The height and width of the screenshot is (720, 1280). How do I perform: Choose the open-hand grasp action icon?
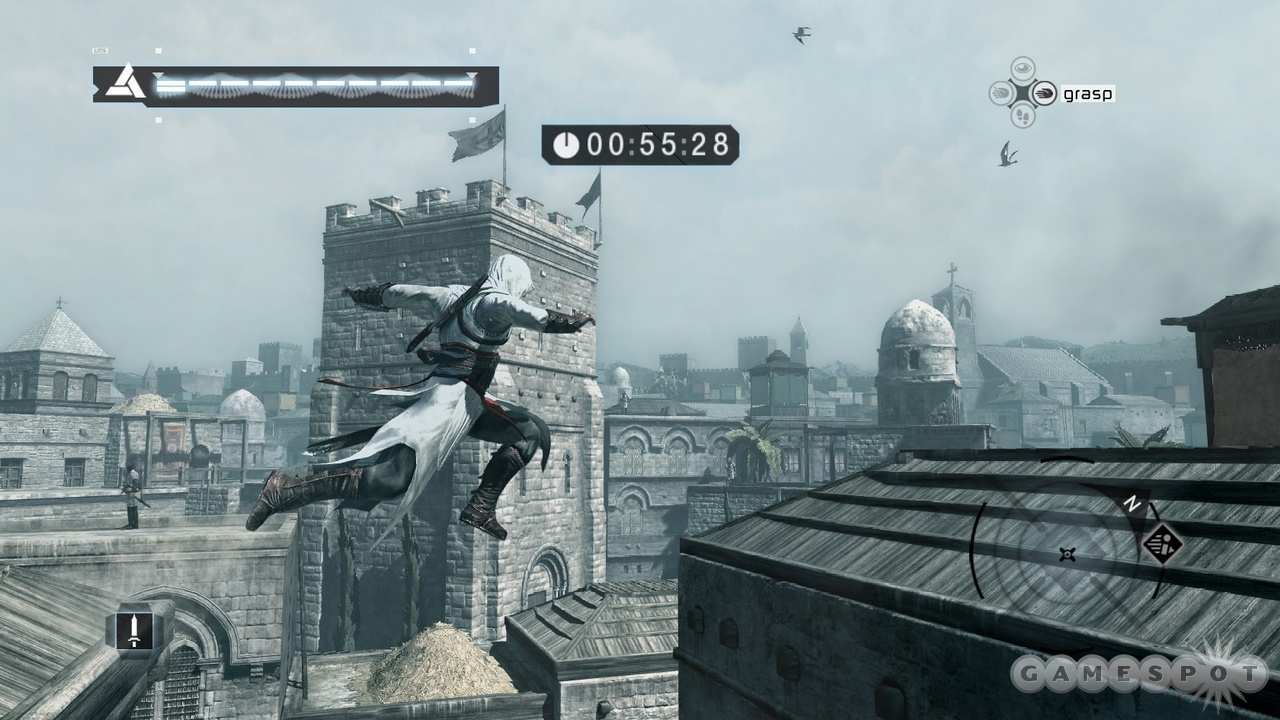click(x=1044, y=94)
